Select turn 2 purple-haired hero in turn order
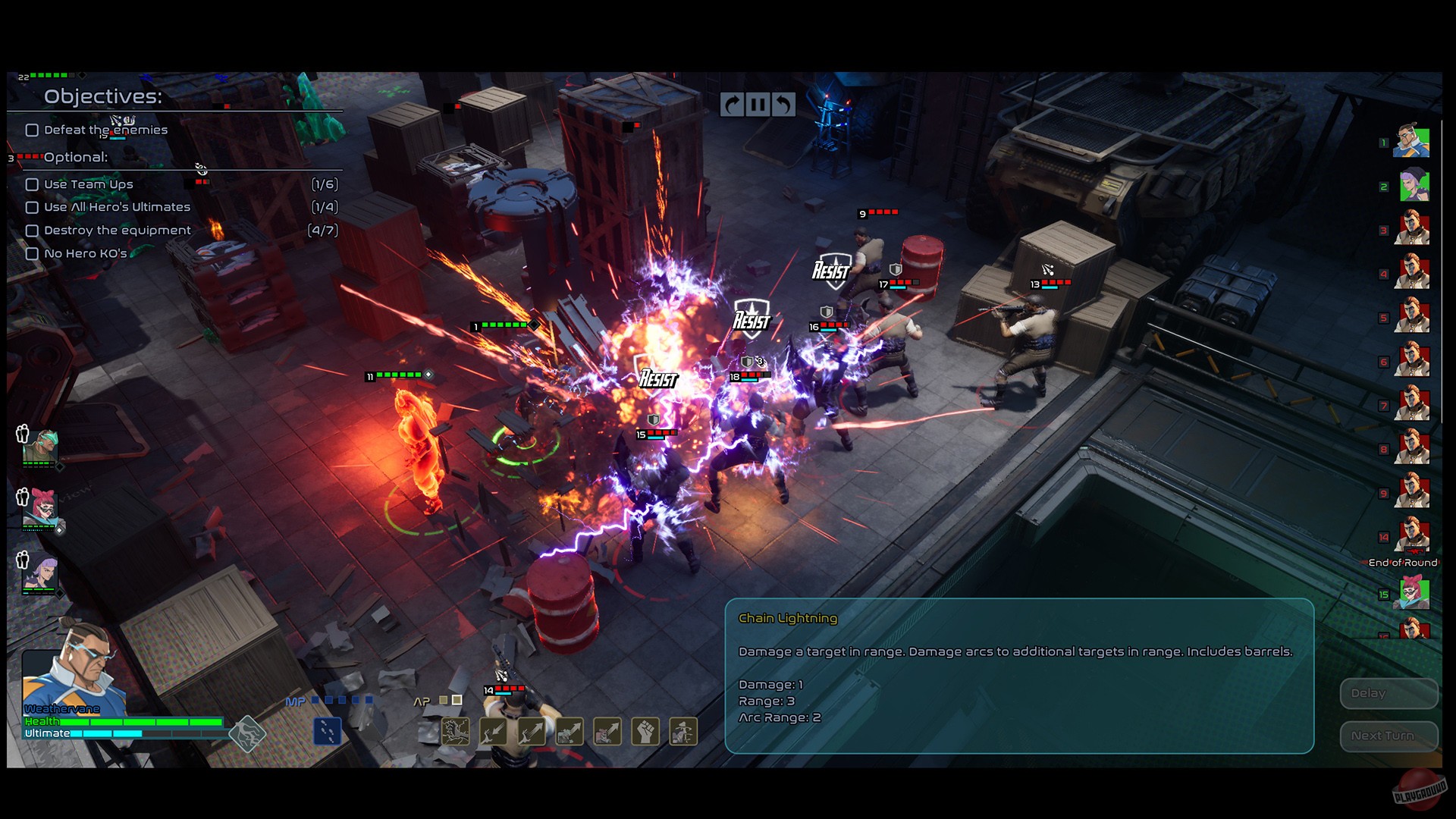 pos(1413,186)
